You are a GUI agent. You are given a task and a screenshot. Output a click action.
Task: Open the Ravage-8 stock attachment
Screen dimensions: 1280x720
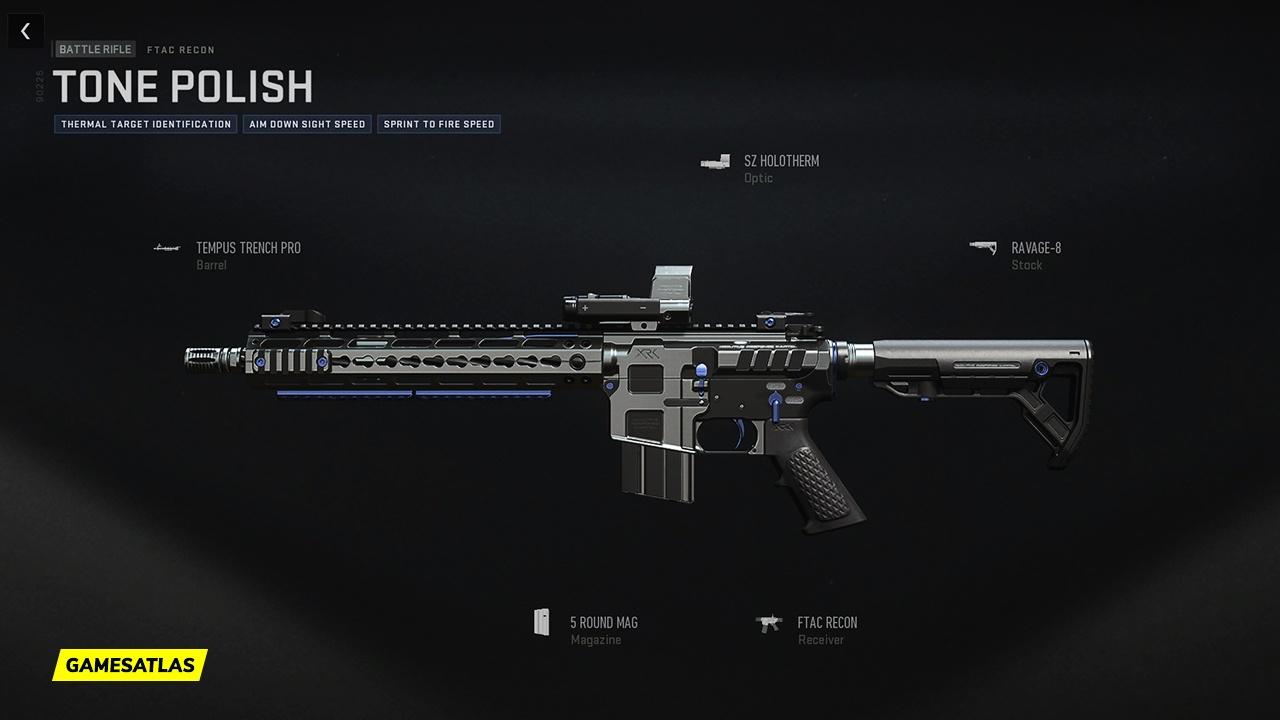click(x=1035, y=249)
